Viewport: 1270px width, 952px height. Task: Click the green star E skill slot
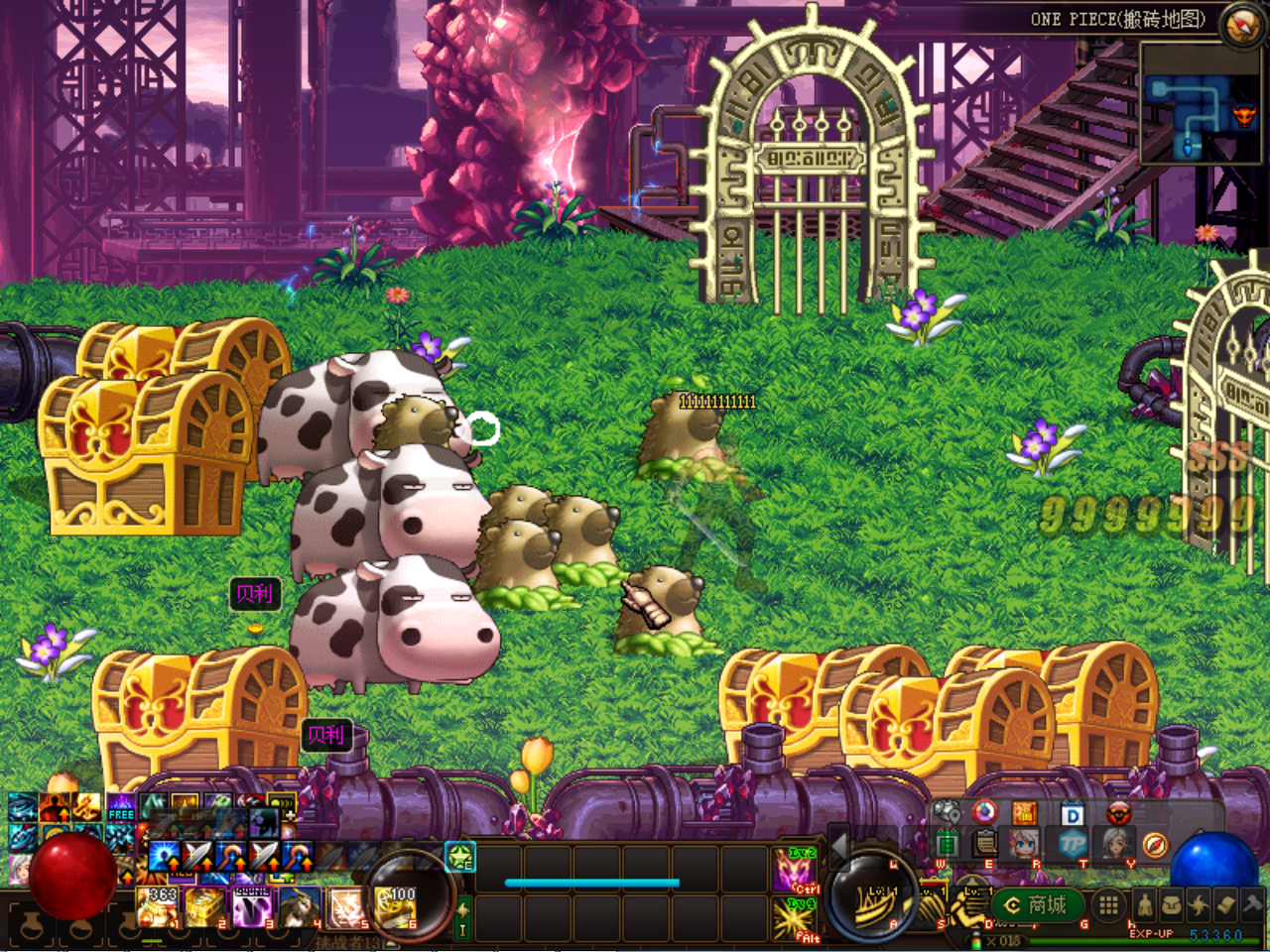click(460, 857)
